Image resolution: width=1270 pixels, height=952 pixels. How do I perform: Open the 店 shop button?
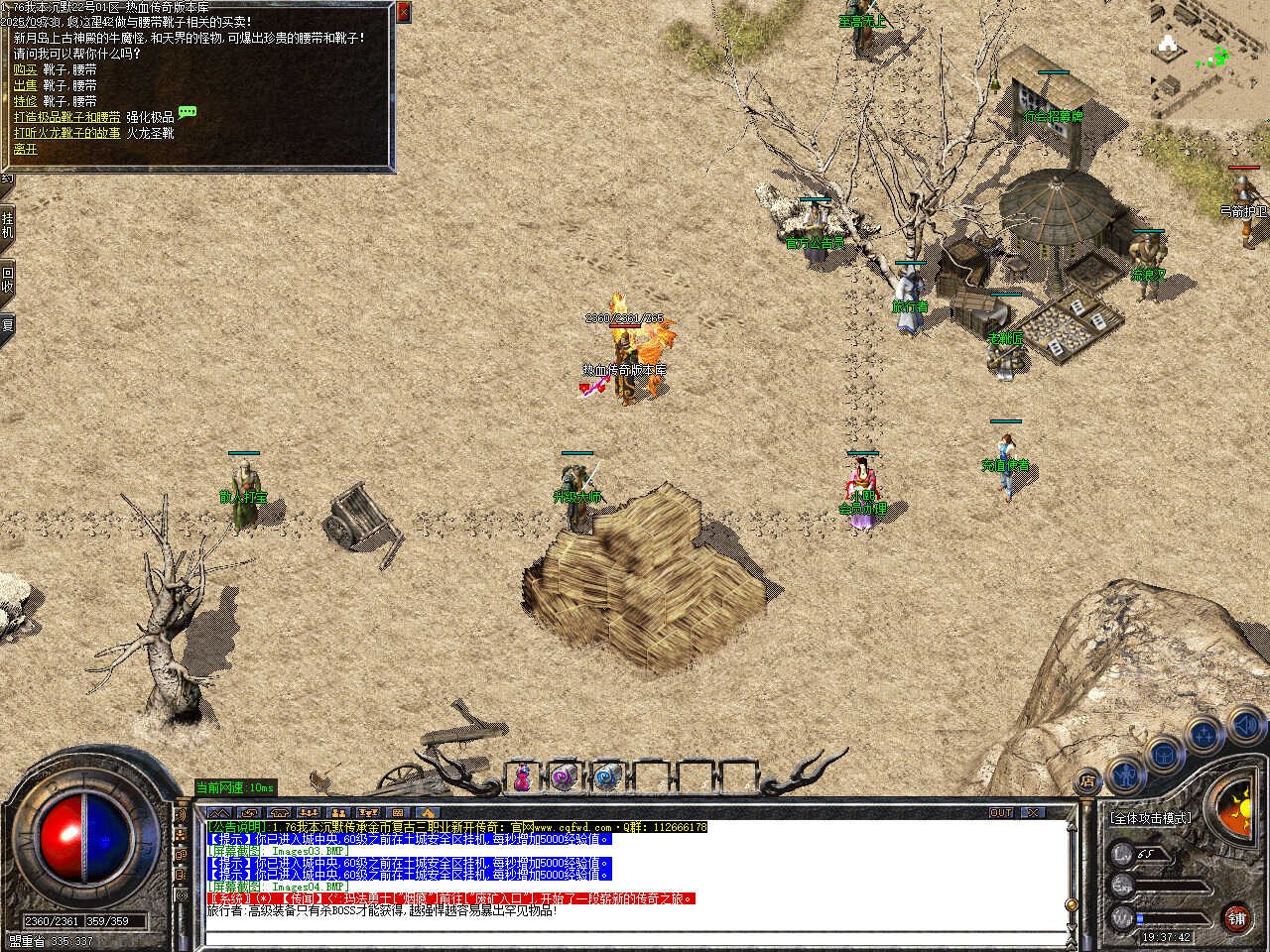pyautogui.click(x=1087, y=781)
